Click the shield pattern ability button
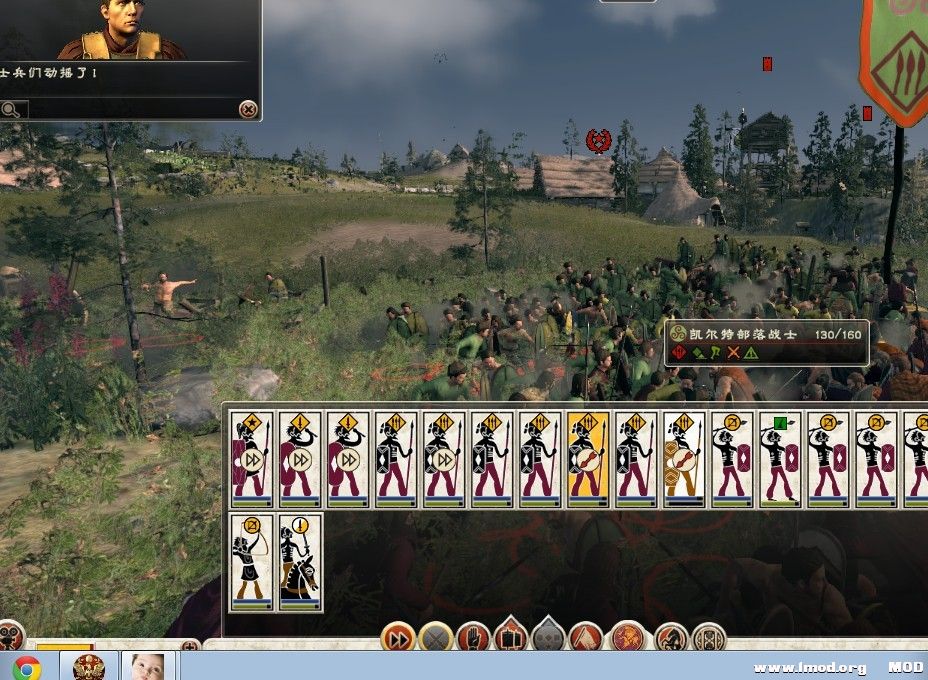The width and height of the screenshot is (928, 680). 709,637
